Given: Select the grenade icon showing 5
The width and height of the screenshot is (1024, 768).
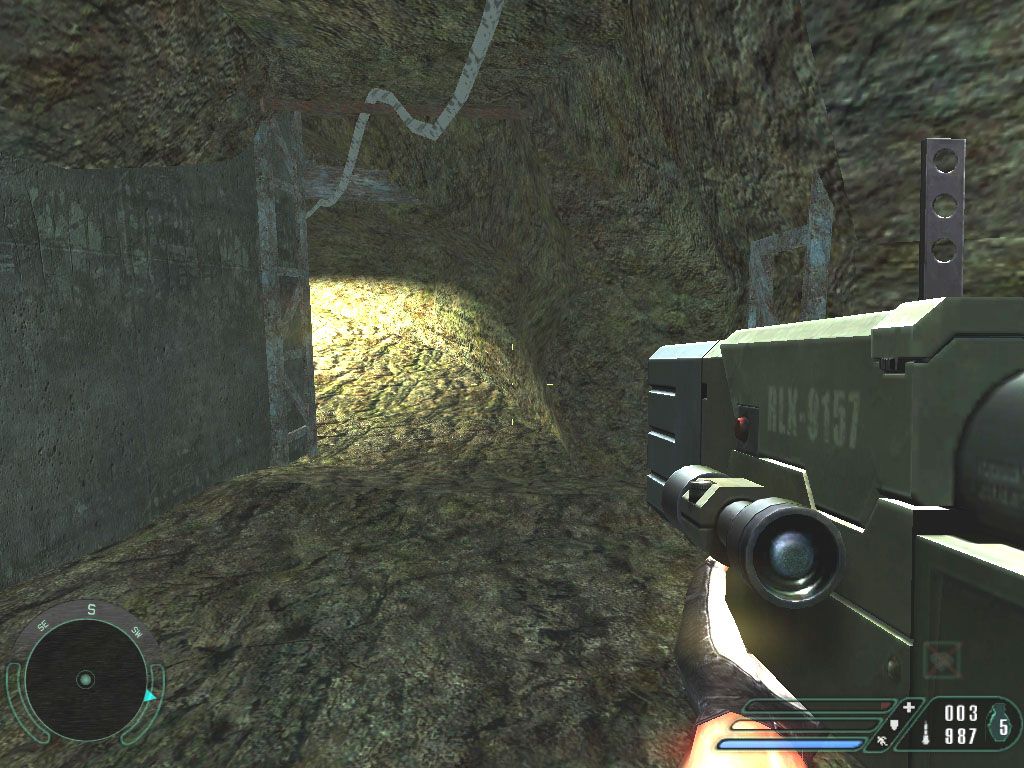Looking at the screenshot, I should tap(1002, 725).
